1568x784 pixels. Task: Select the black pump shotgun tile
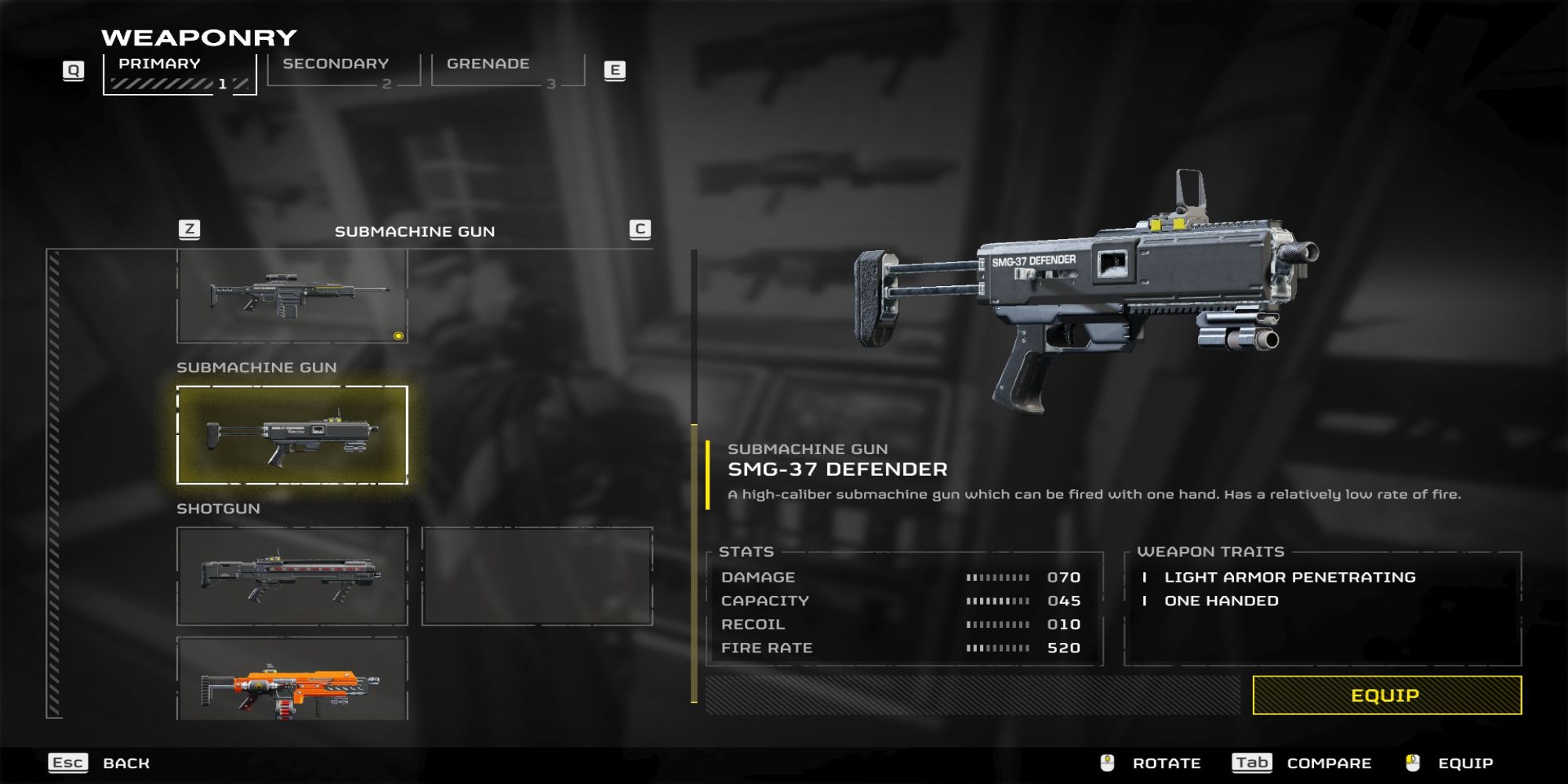click(x=292, y=576)
